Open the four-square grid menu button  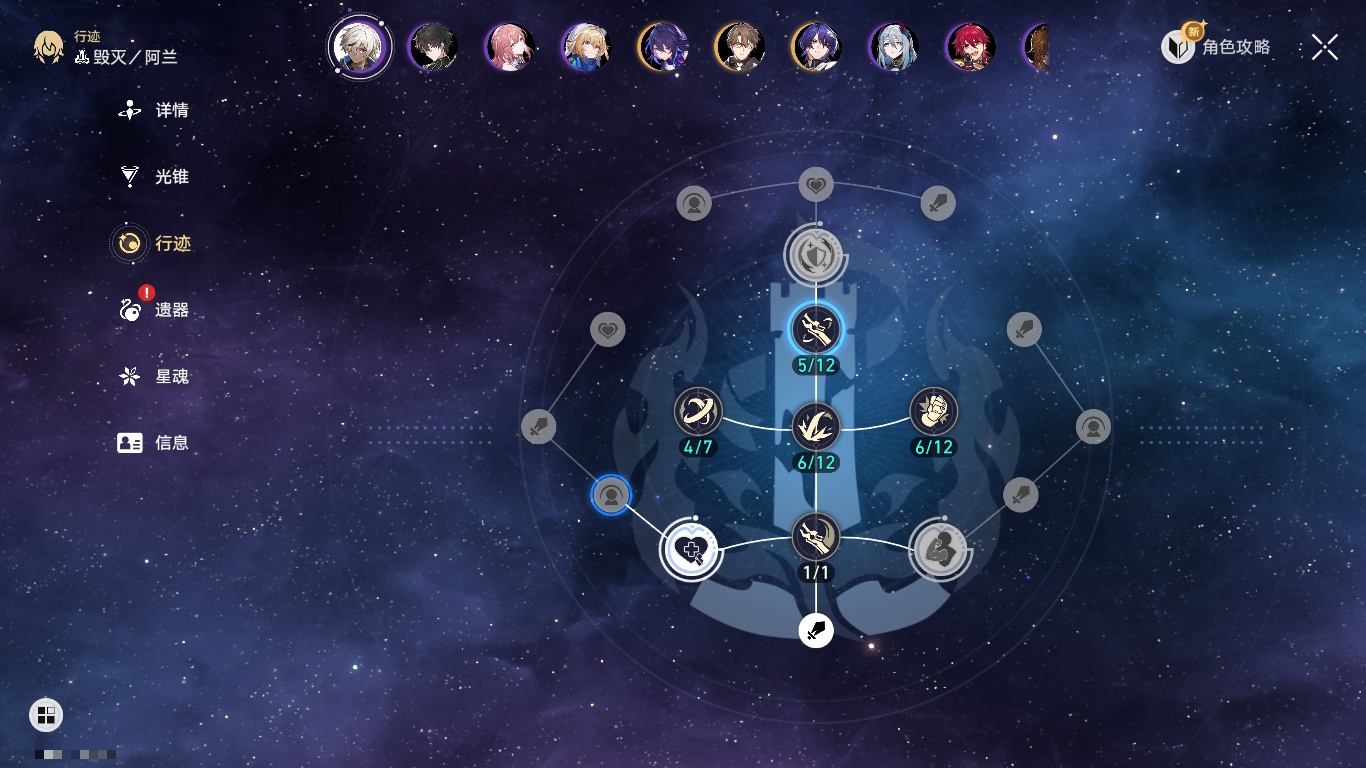click(x=46, y=715)
